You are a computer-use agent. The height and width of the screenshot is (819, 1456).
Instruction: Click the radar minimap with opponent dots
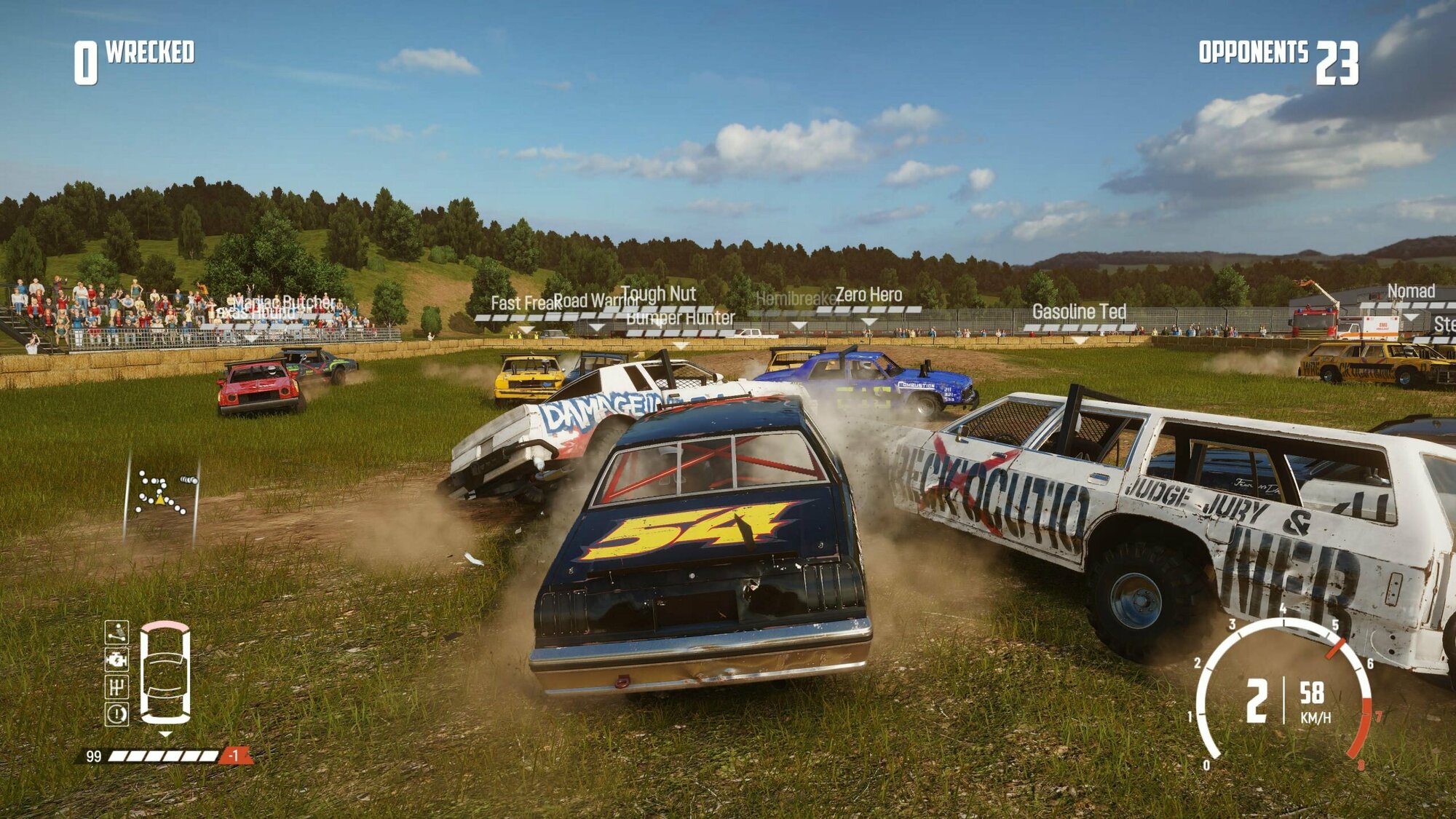tap(162, 495)
